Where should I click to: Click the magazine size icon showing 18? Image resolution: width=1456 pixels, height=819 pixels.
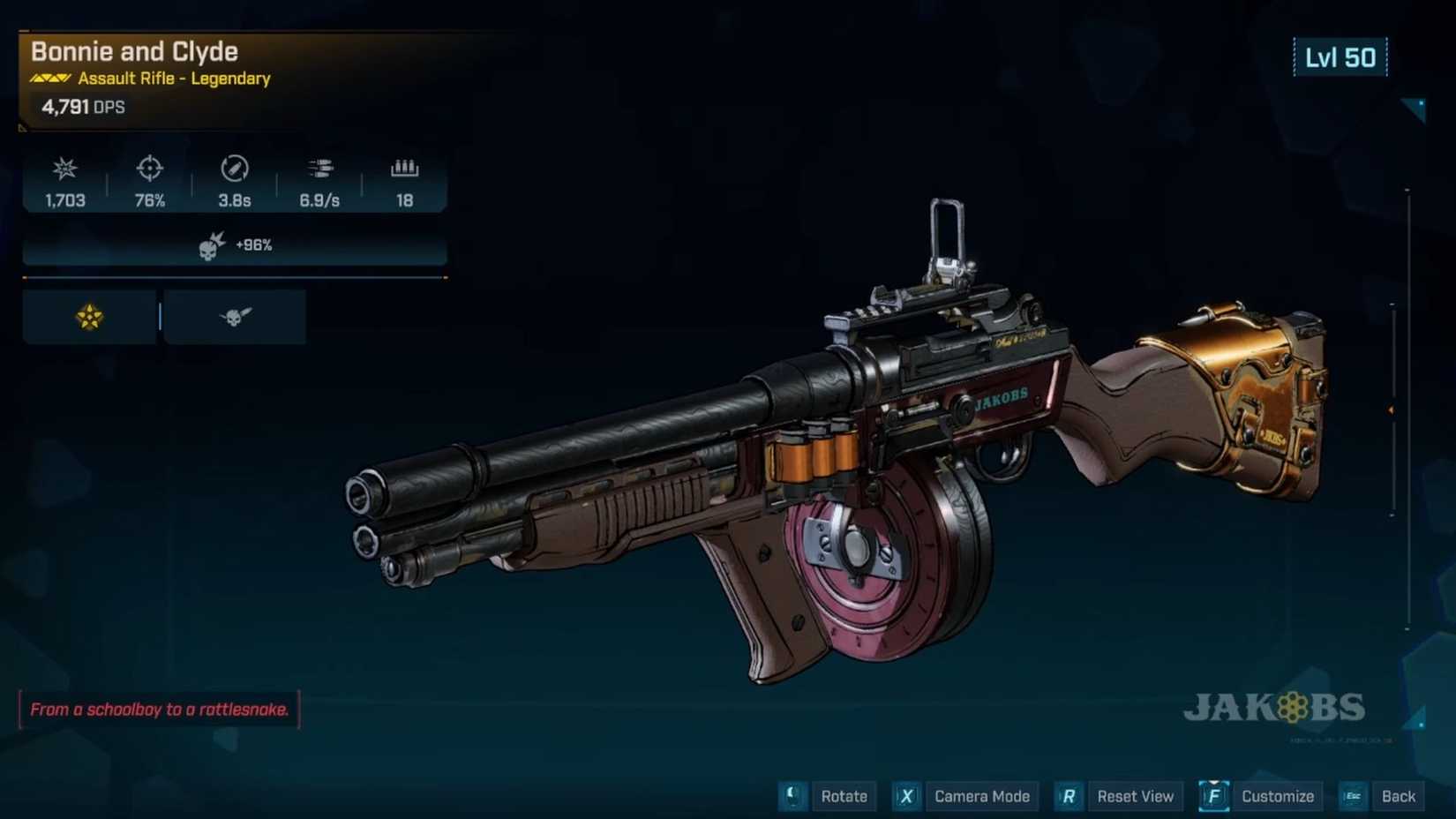tap(403, 169)
